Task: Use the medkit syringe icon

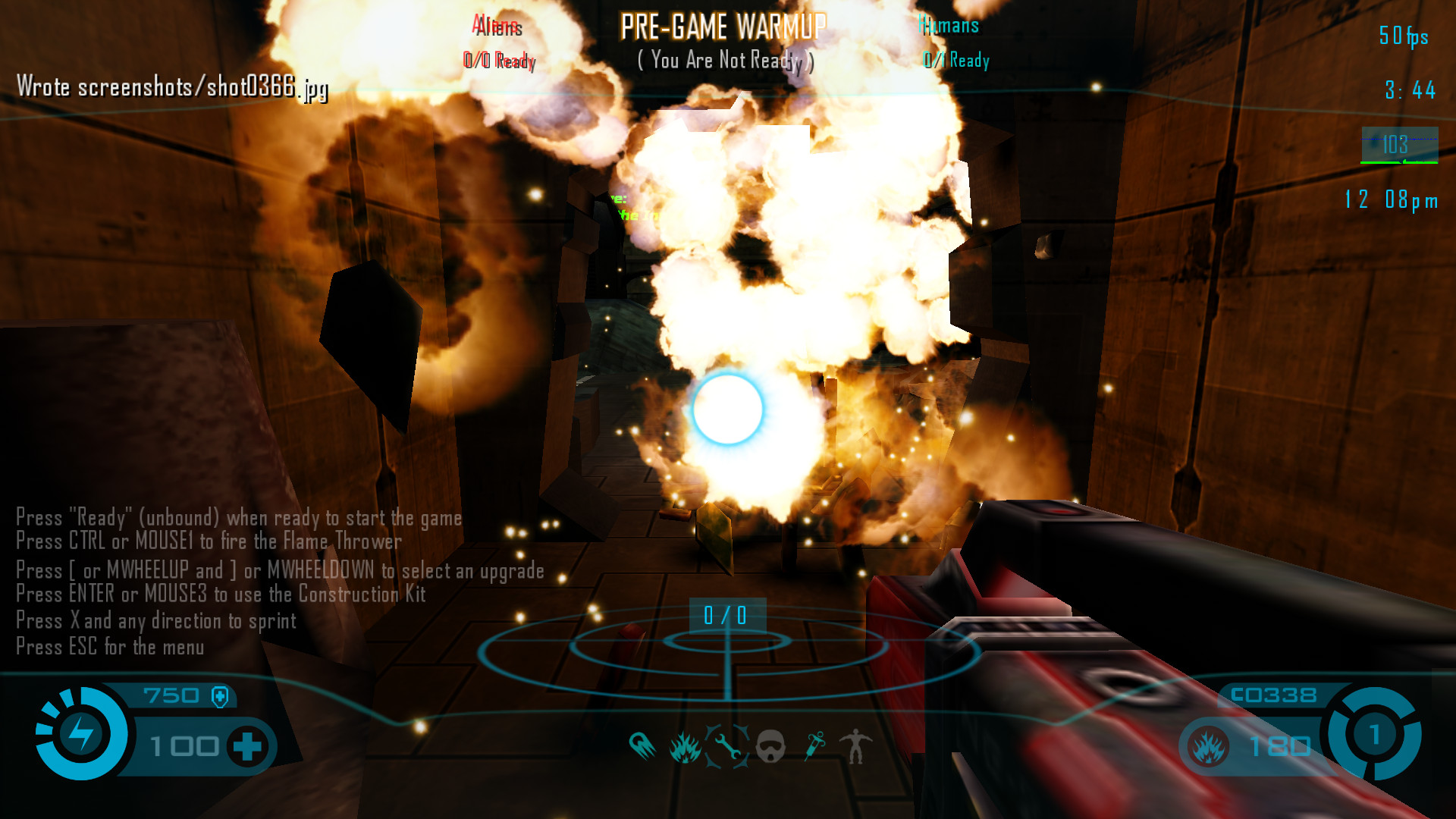Action: point(814,746)
